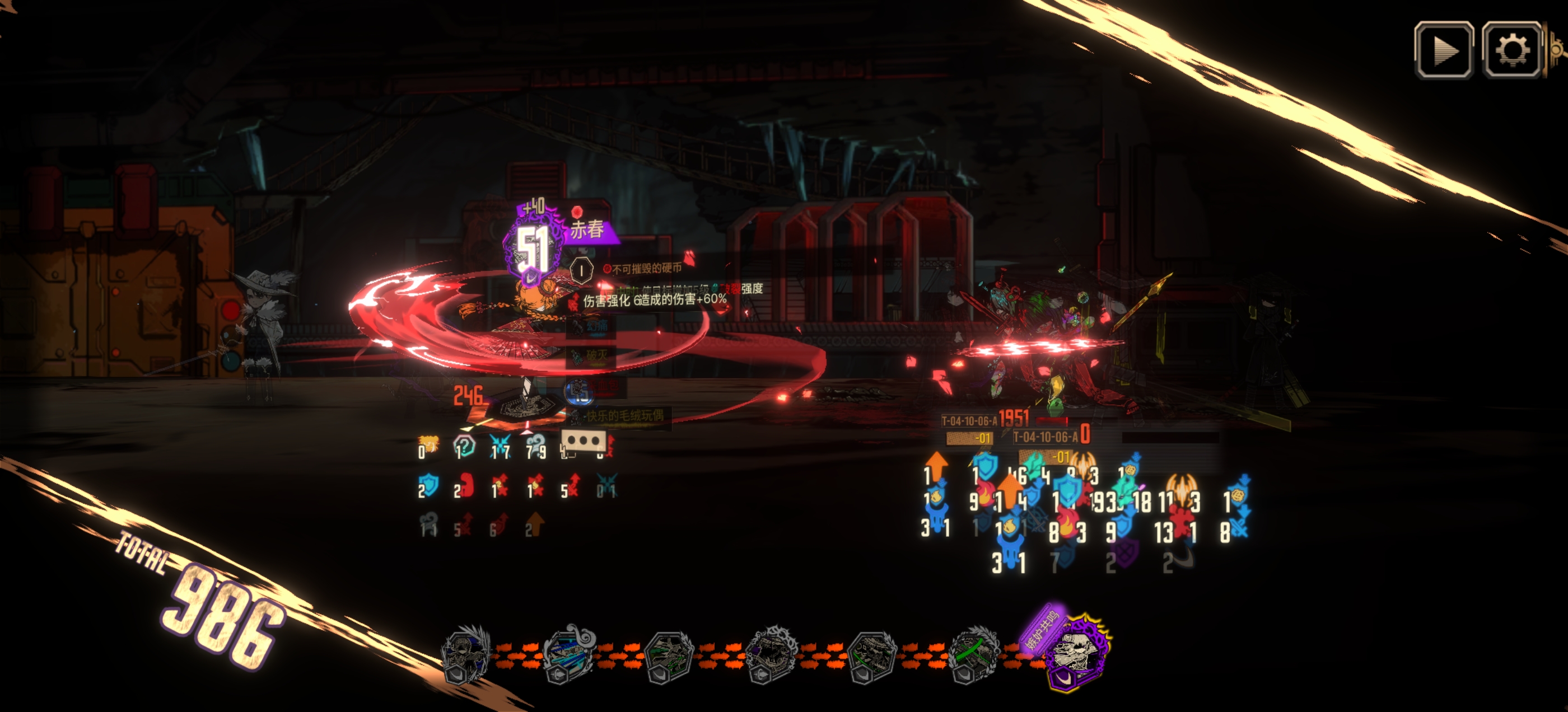The image size is (1568, 712).
Task: Open the gear settings menu
Action: click(1512, 50)
